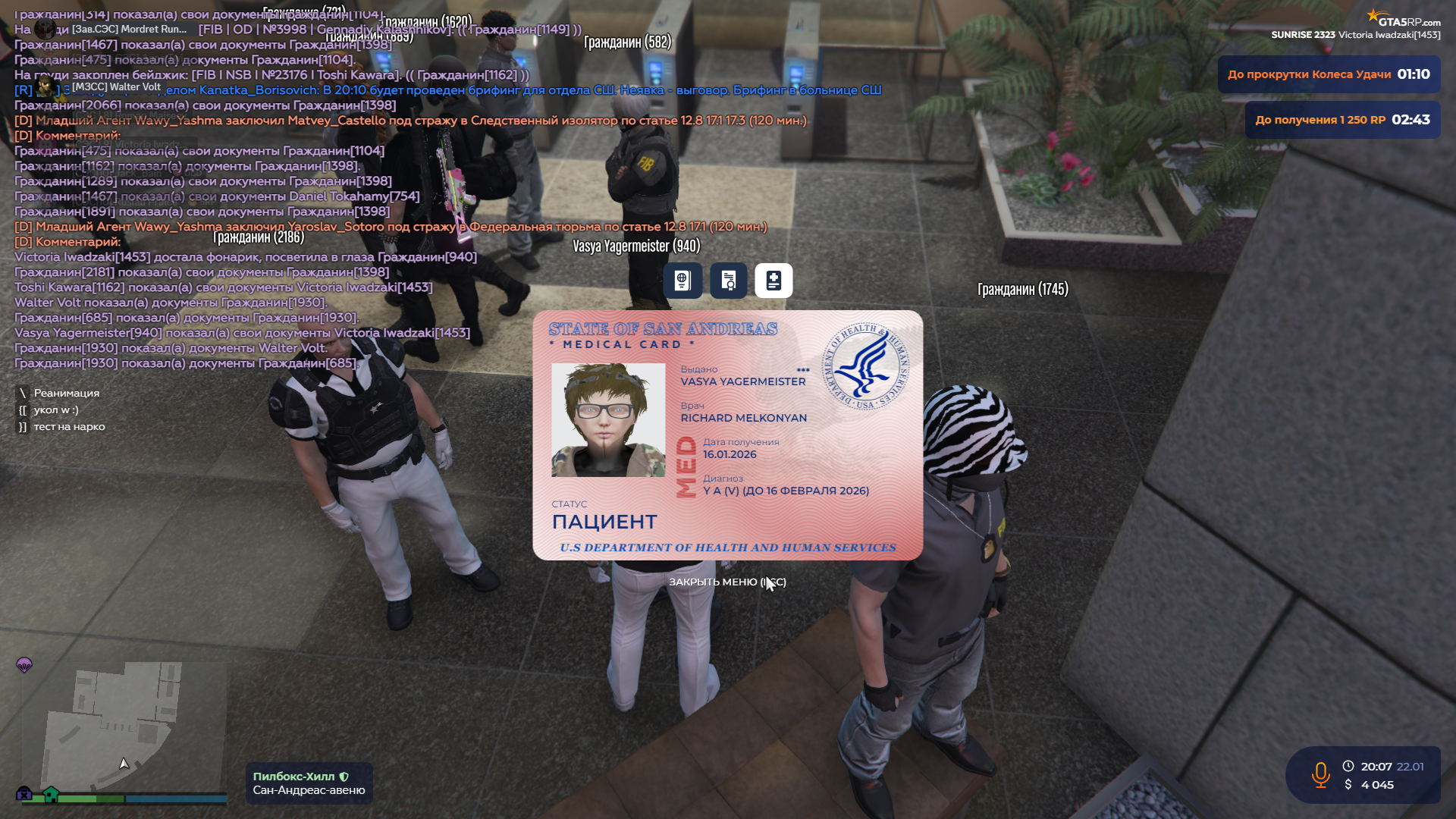Select the укол w :) action
The height and width of the screenshot is (819, 1456).
[x=55, y=409]
